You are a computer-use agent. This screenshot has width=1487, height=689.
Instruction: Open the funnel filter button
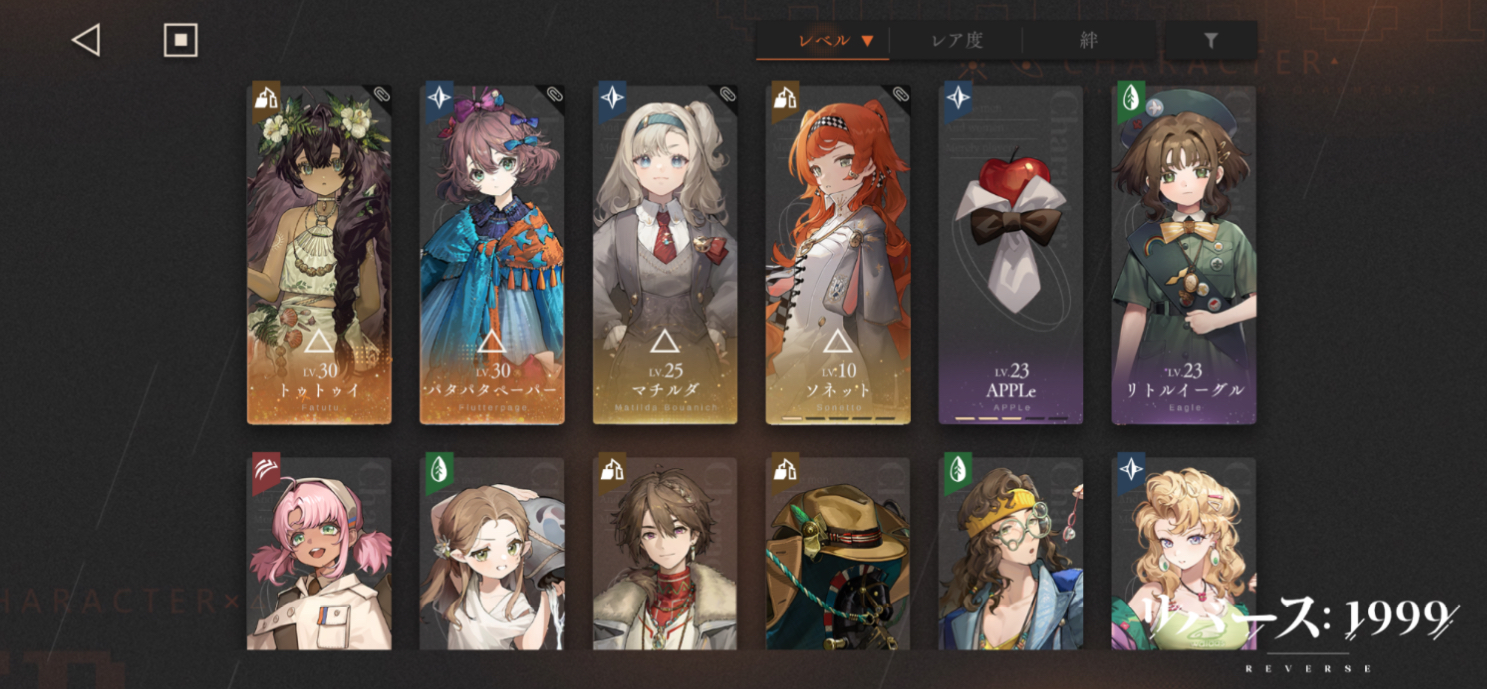tap(1210, 41)
